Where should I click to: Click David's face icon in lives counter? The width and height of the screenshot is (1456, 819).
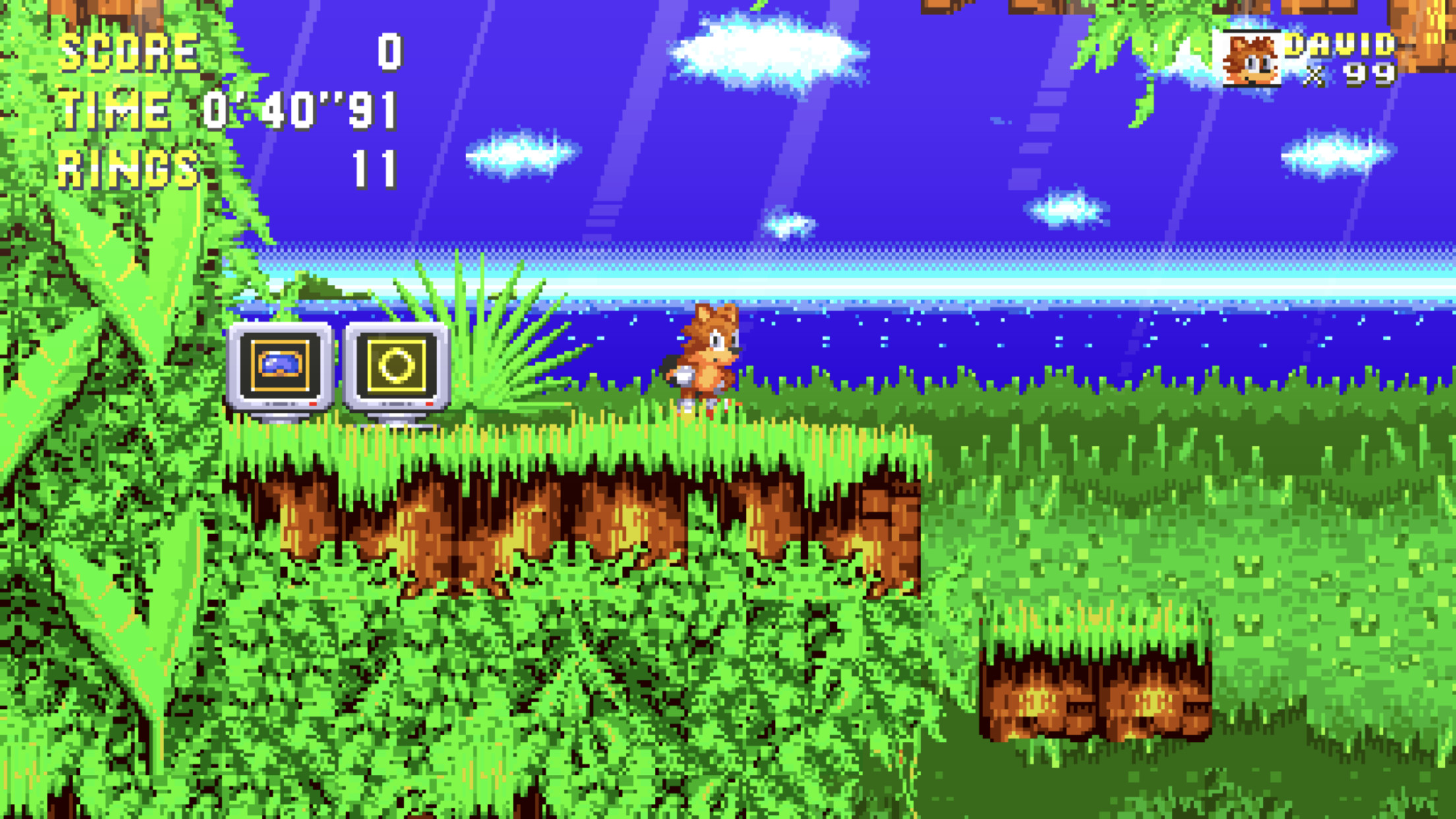1252,59
